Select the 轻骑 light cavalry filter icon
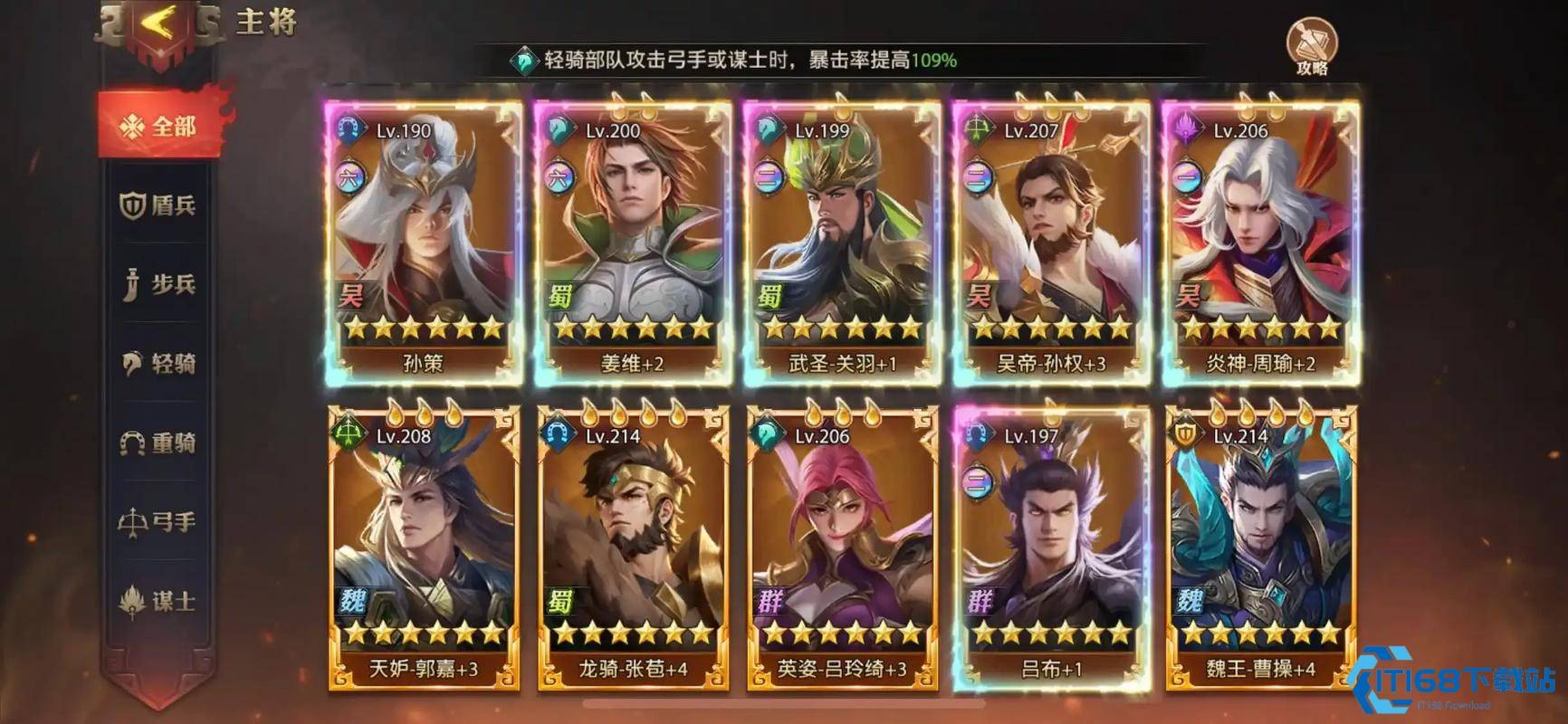This screenshot has height=724, width=1568. (x=130, y=363)
